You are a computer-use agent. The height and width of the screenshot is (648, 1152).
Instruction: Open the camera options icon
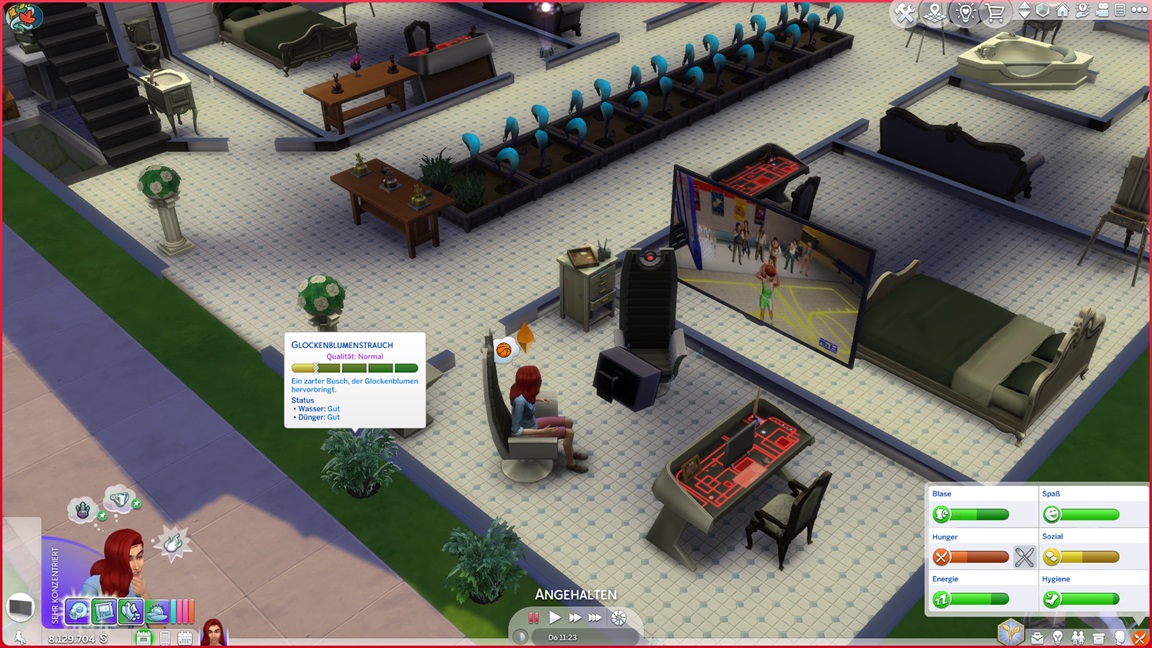point(1100,11)
